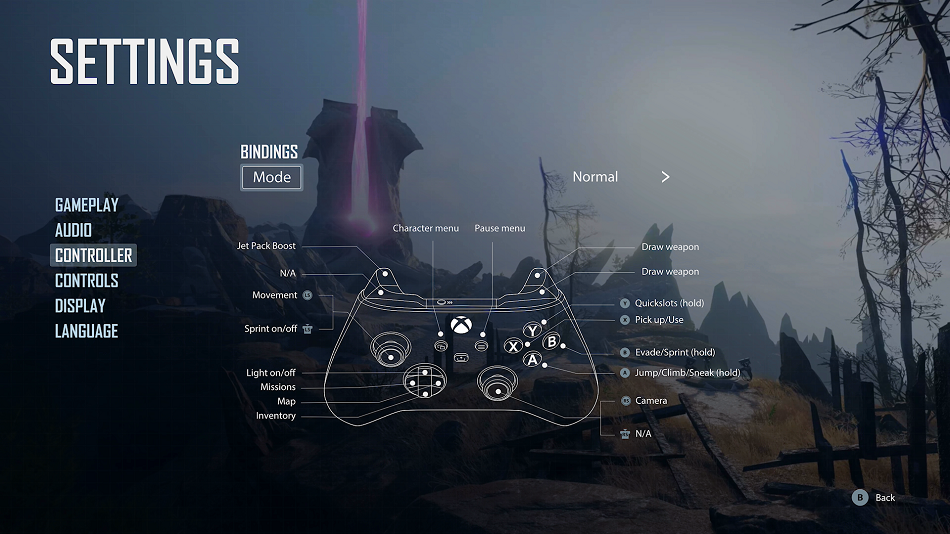Open the Gameplay settings section

[87, 205]
